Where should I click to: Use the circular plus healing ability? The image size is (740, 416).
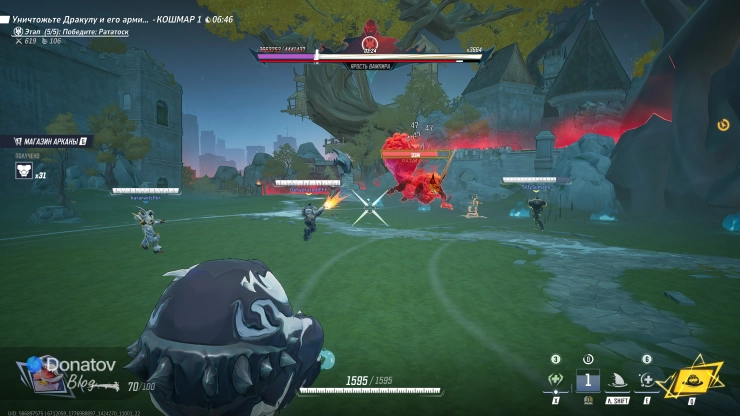(646, 380)
